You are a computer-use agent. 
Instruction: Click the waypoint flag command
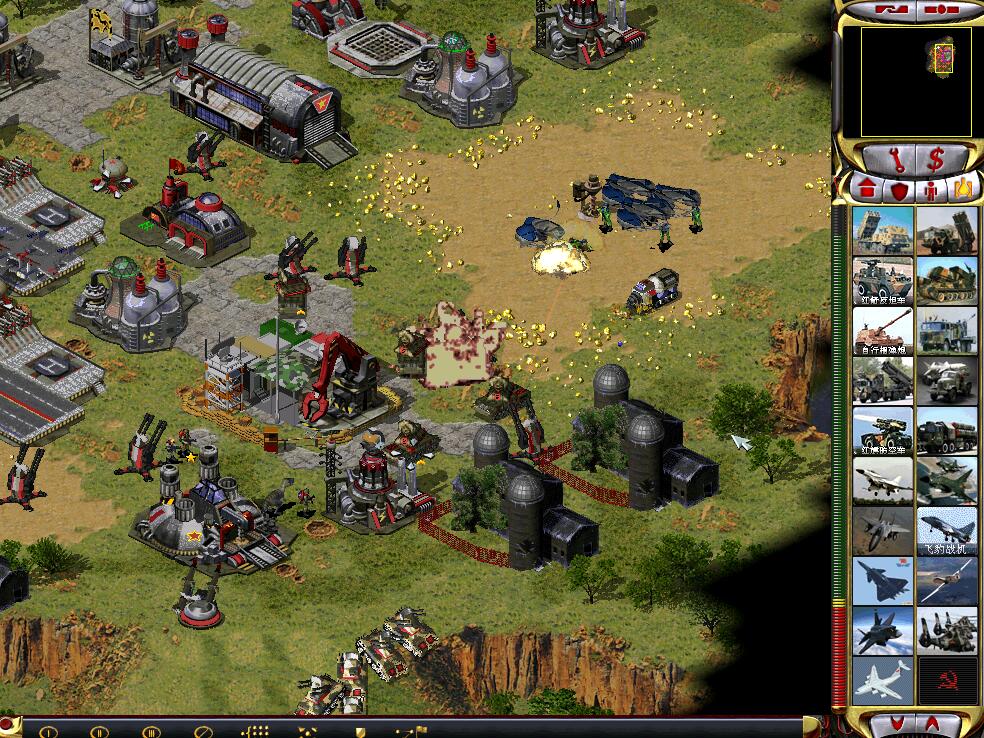point(411,730)
